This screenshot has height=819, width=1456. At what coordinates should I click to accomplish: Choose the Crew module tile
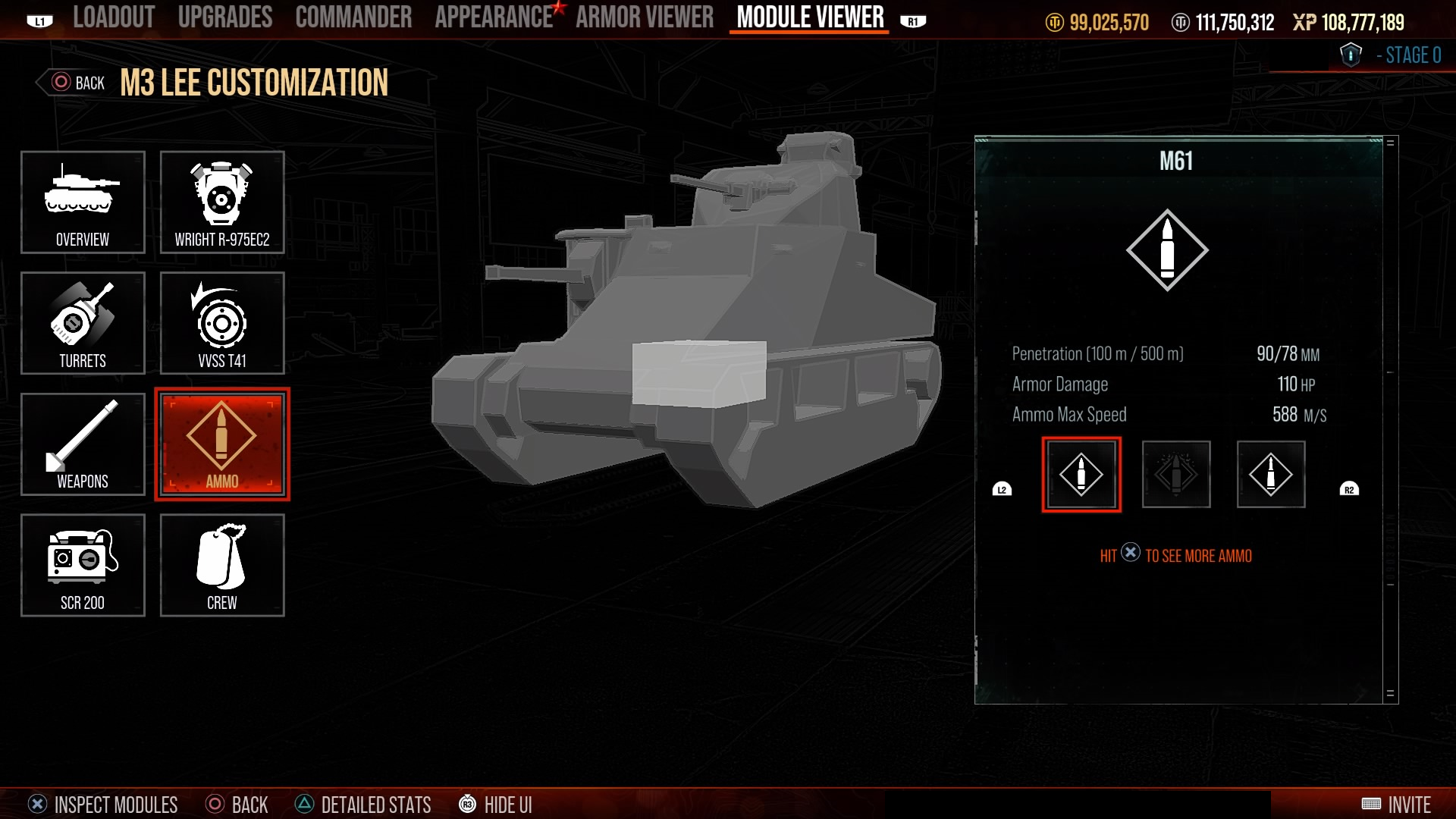(x=222, y=566)
